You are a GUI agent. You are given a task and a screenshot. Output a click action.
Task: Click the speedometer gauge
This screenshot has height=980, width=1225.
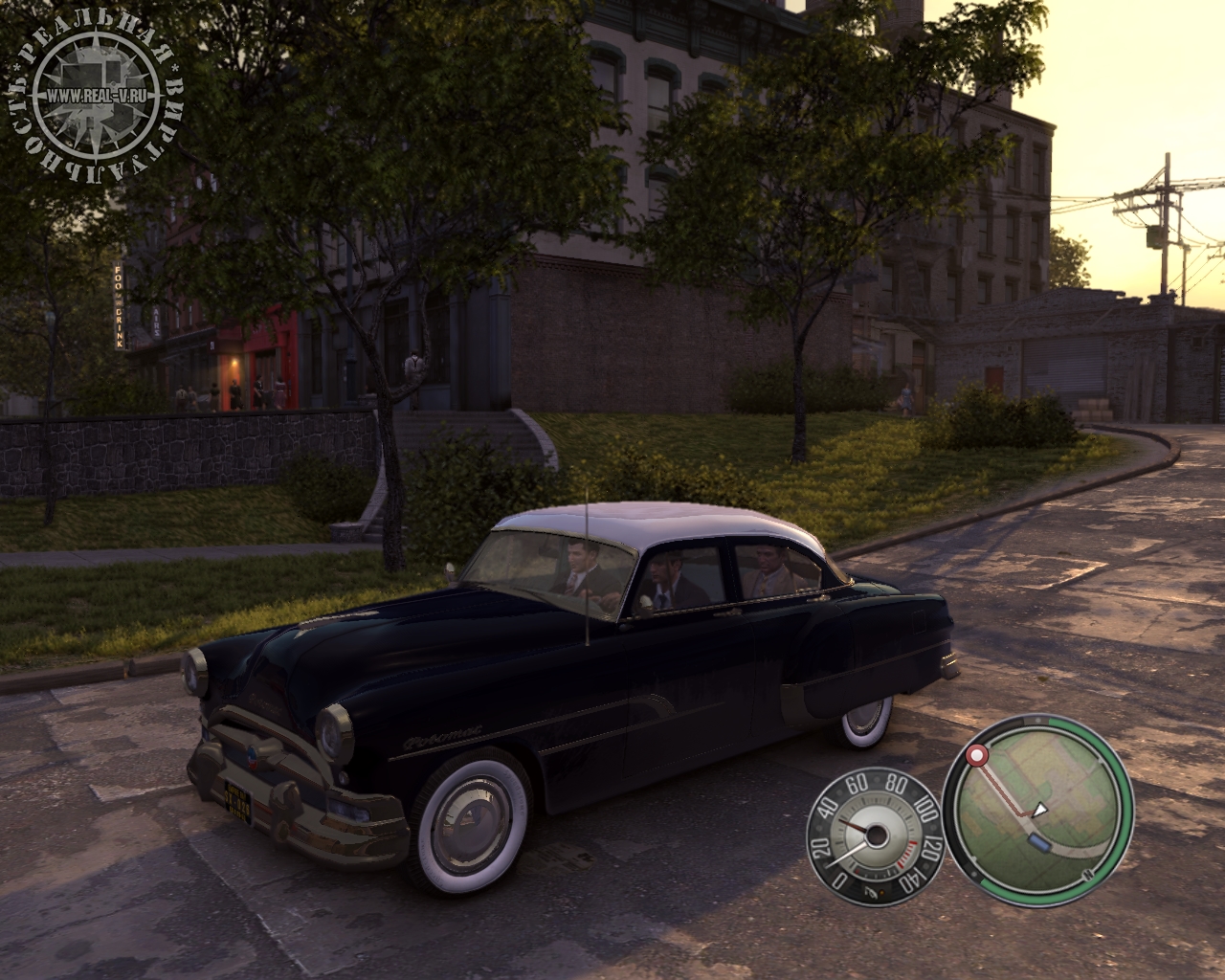pos(872,833)
